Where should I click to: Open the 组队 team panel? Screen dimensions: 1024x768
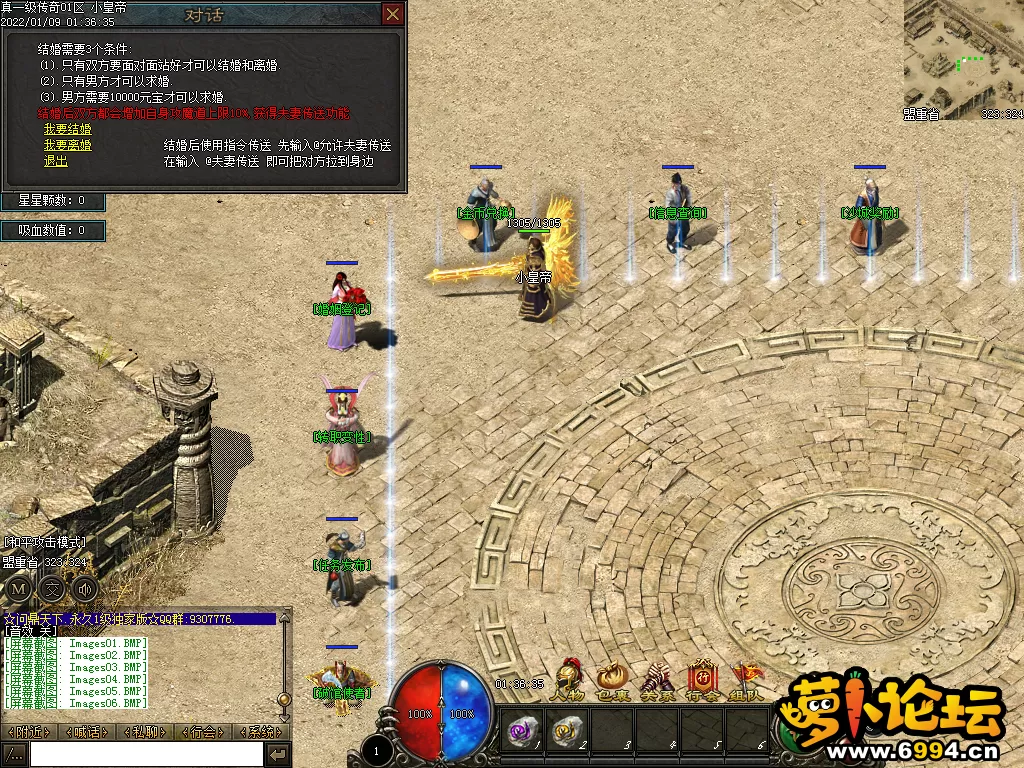[747, 680]
